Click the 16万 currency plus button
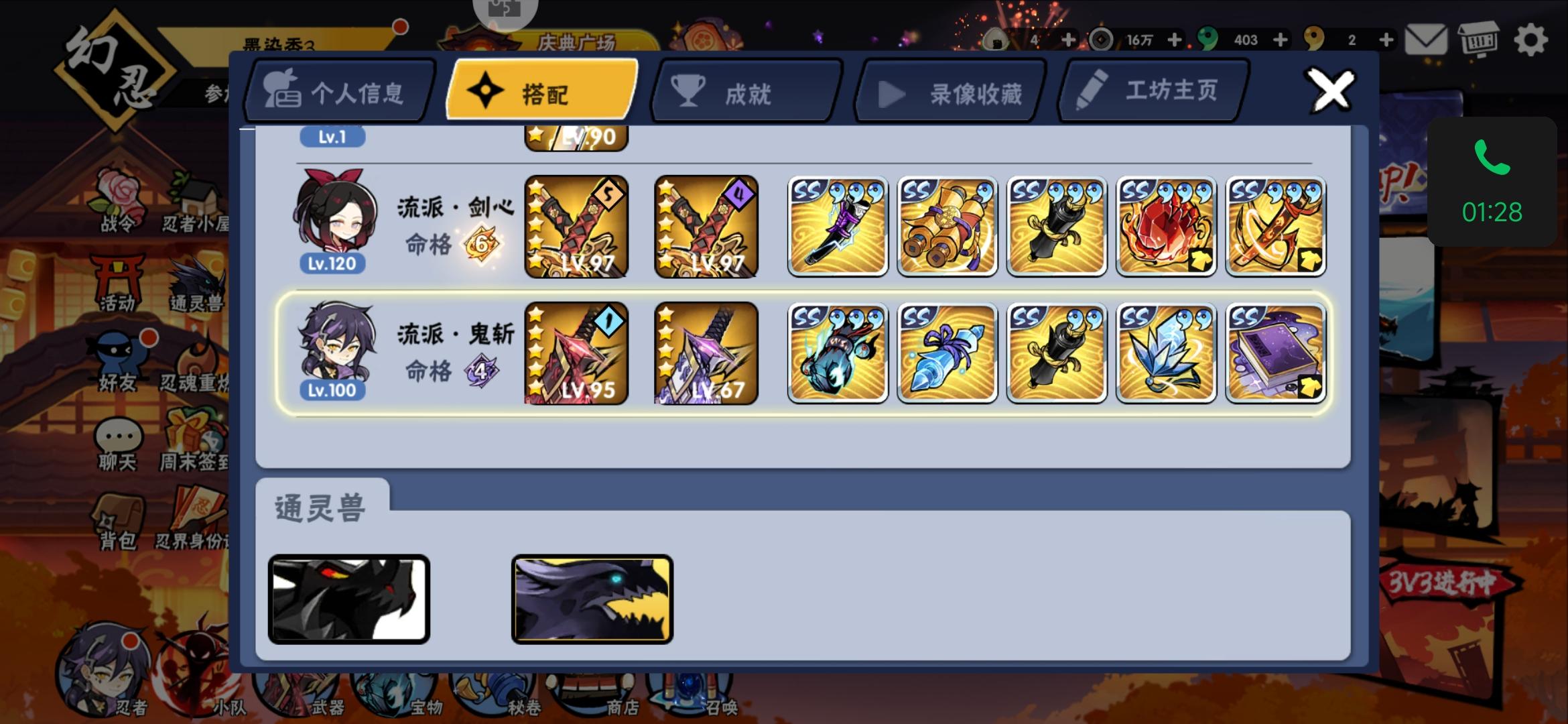This screenshot has width=1568, height=724. tap(1175, 40)
